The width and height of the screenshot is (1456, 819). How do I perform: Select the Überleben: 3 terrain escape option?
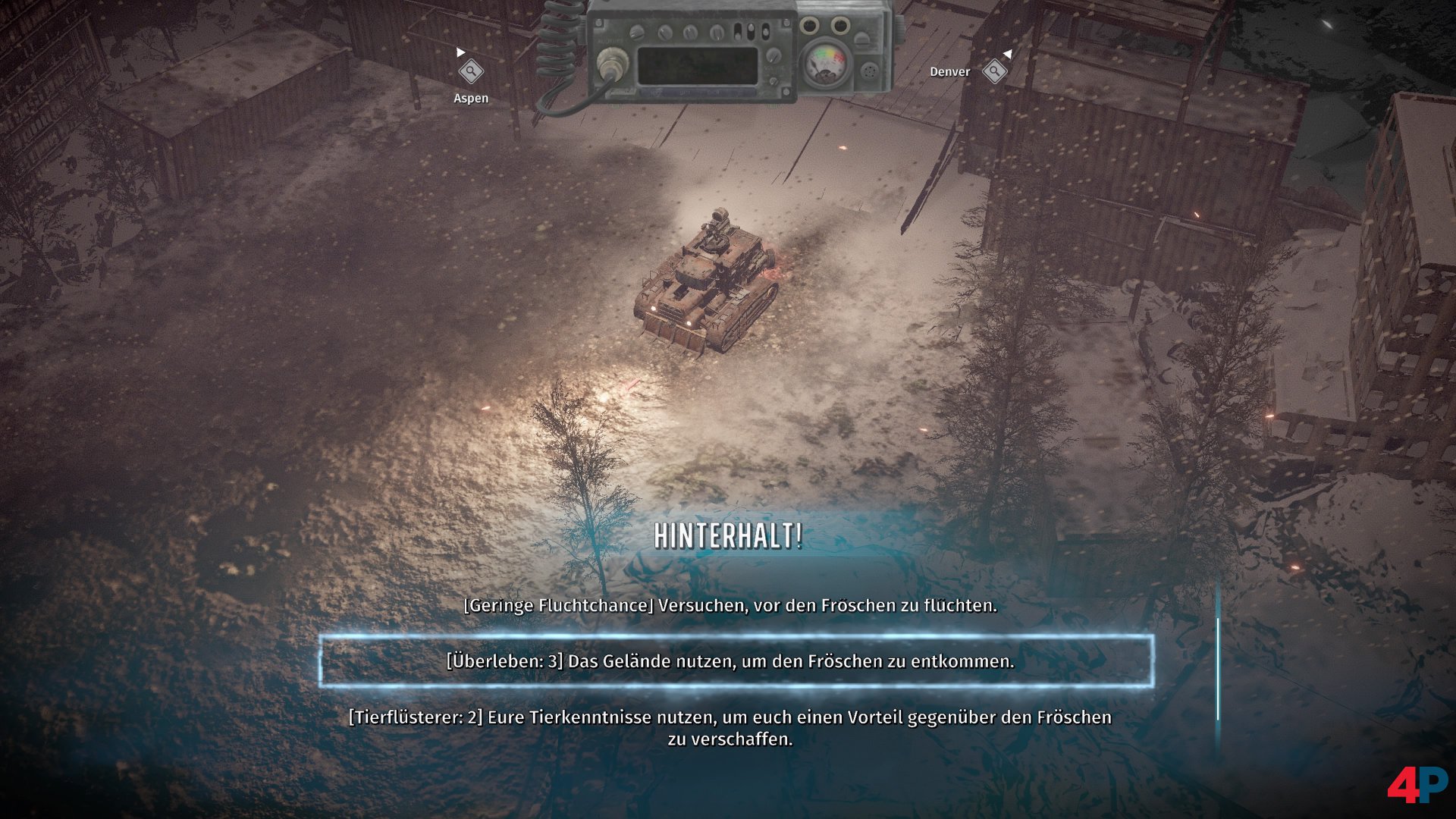tap(730, 661)
